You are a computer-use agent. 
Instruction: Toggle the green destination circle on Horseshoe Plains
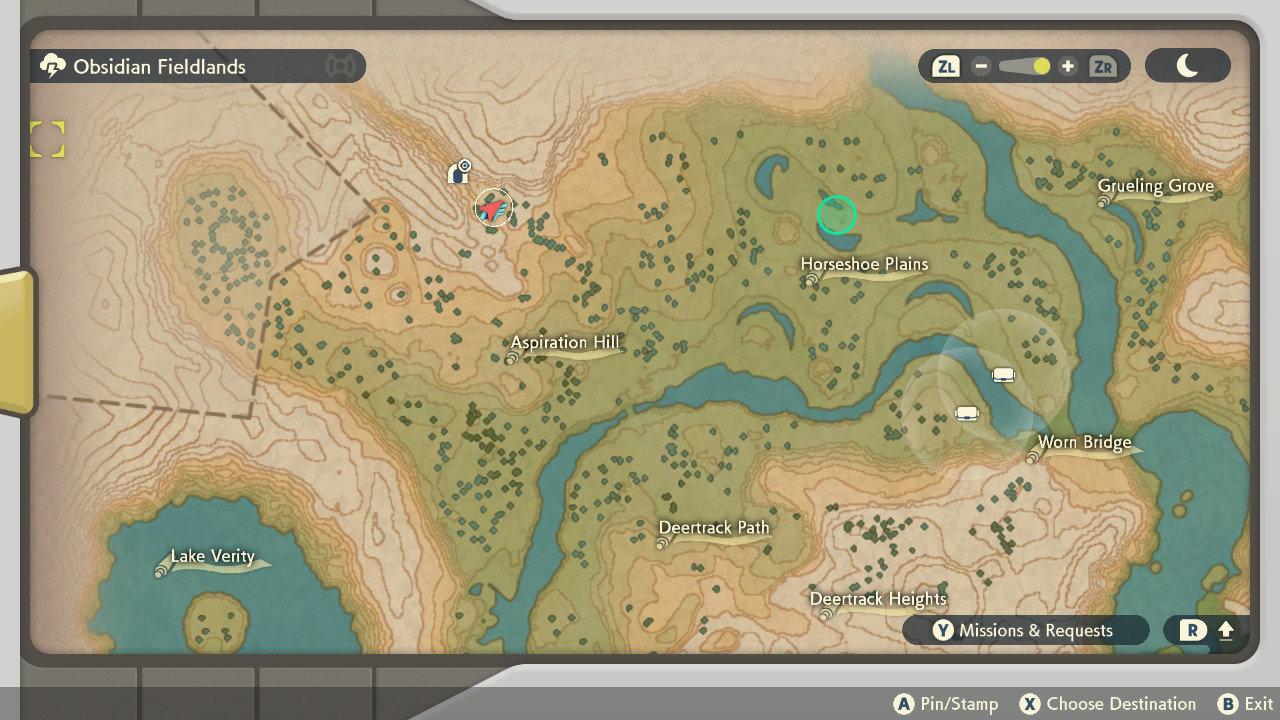[837, 215]
